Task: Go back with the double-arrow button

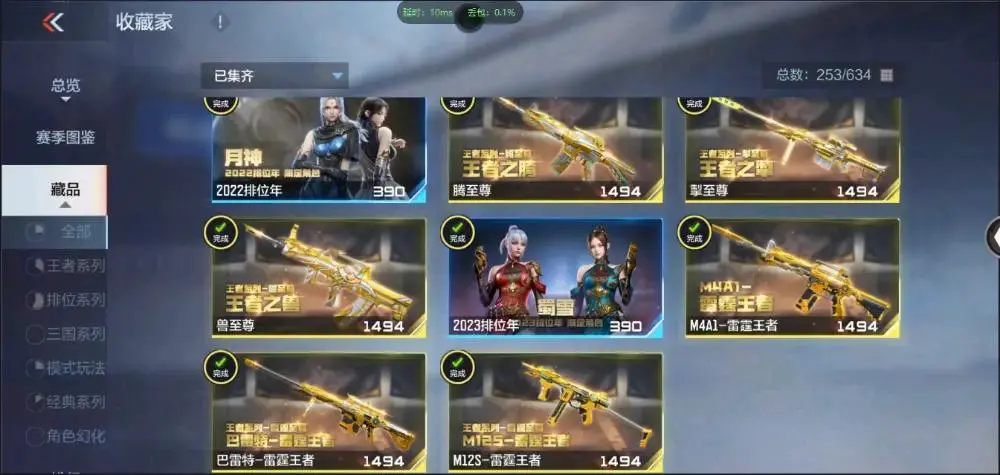Action: coord(53,21)
